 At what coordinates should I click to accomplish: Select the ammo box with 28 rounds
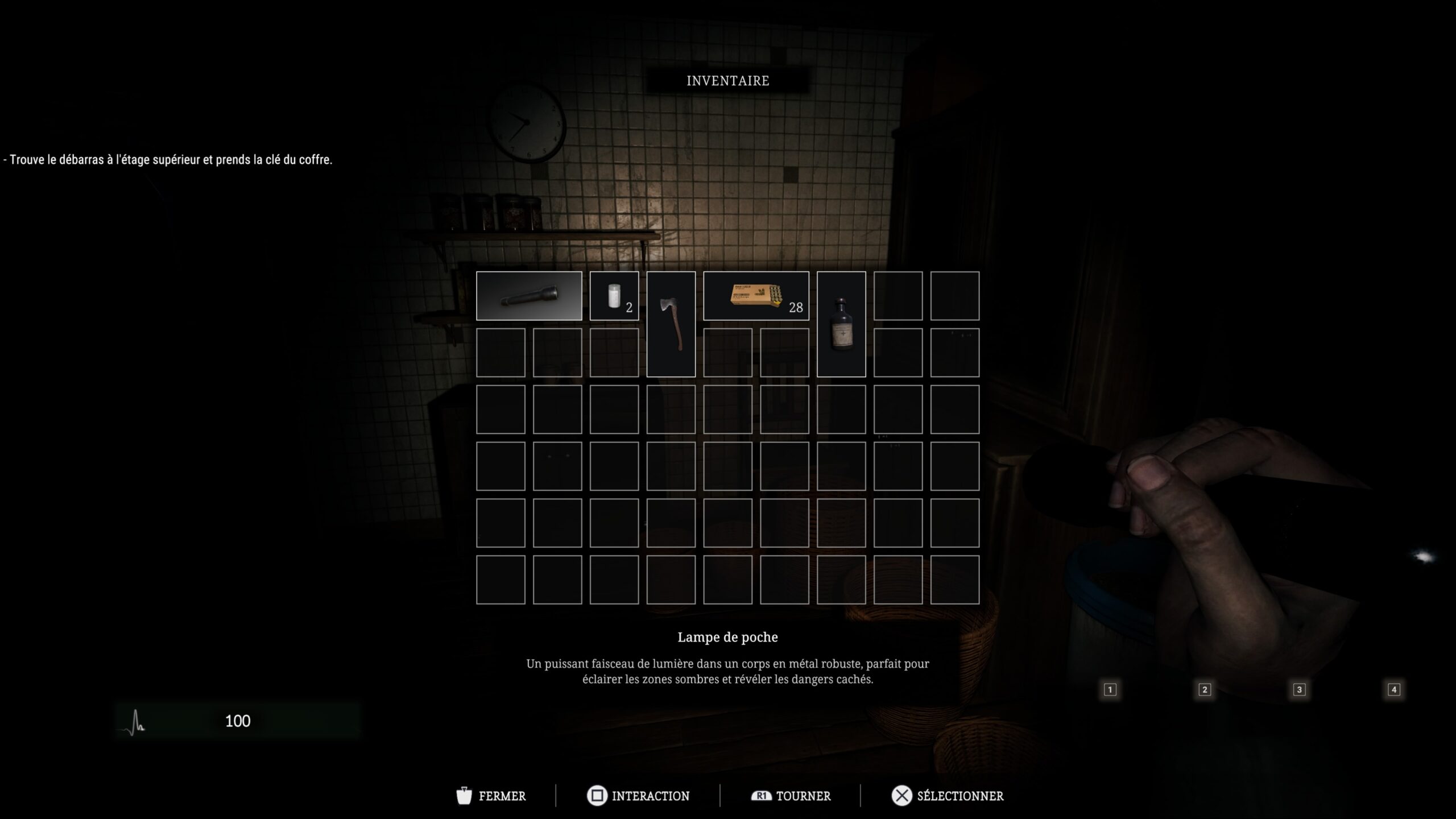(x=756, y=296)
